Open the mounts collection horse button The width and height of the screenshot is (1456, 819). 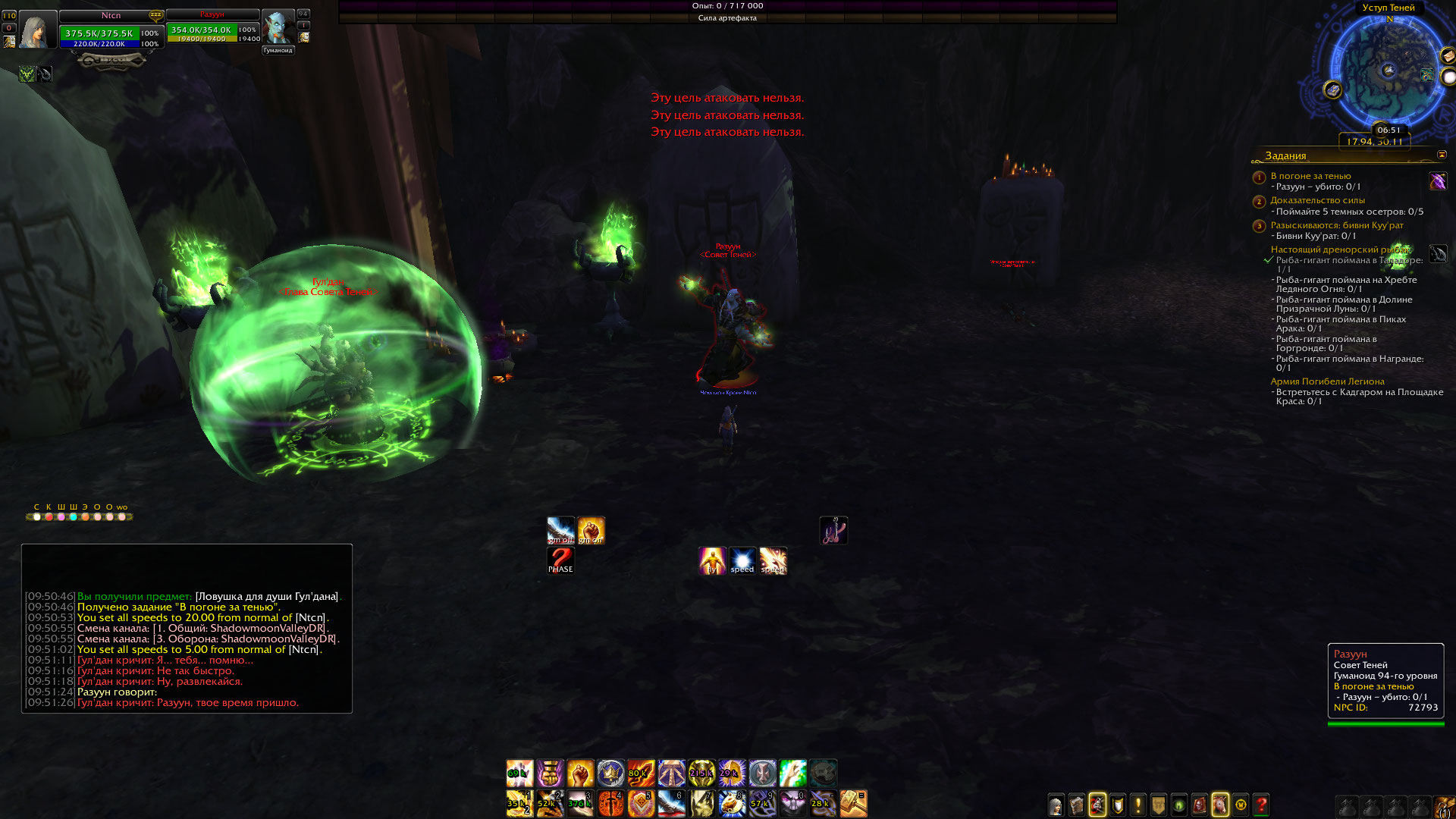click(1220, 805)
